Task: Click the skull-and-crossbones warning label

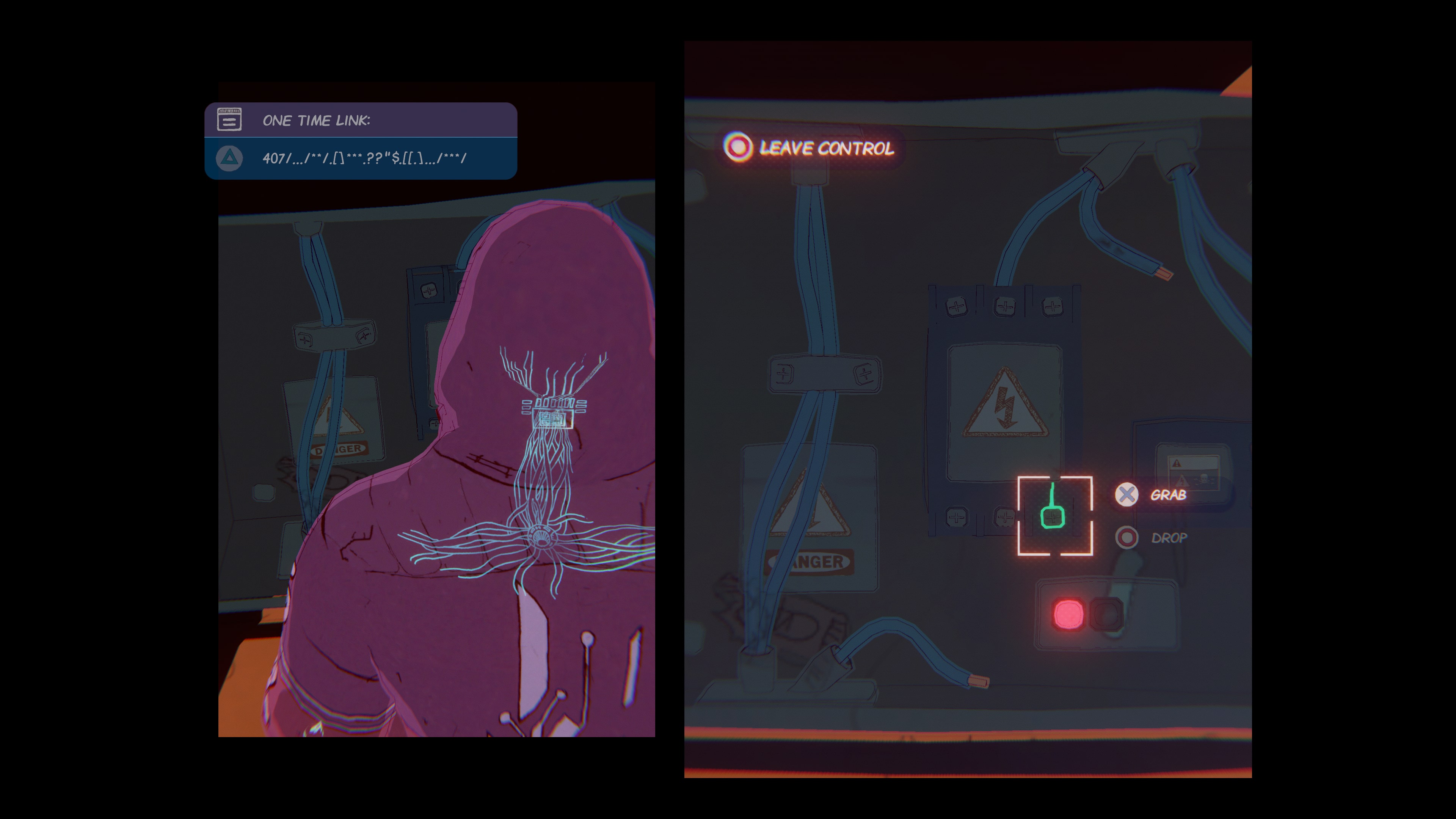Action: (1204, 479)
